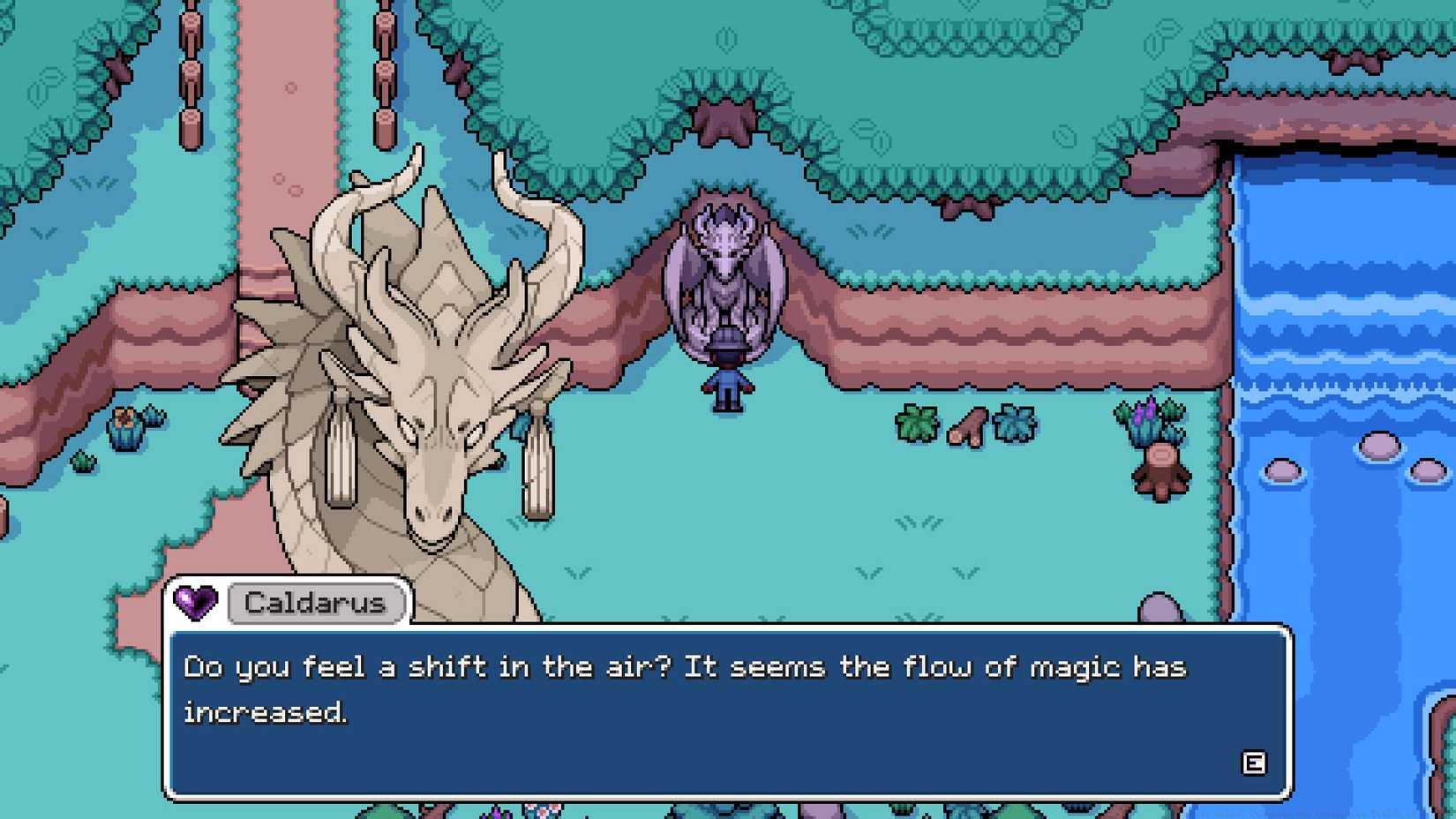Screen dimensions: 1456x819
Task: Select the Caldarus name plate
Action: point(314,603)
